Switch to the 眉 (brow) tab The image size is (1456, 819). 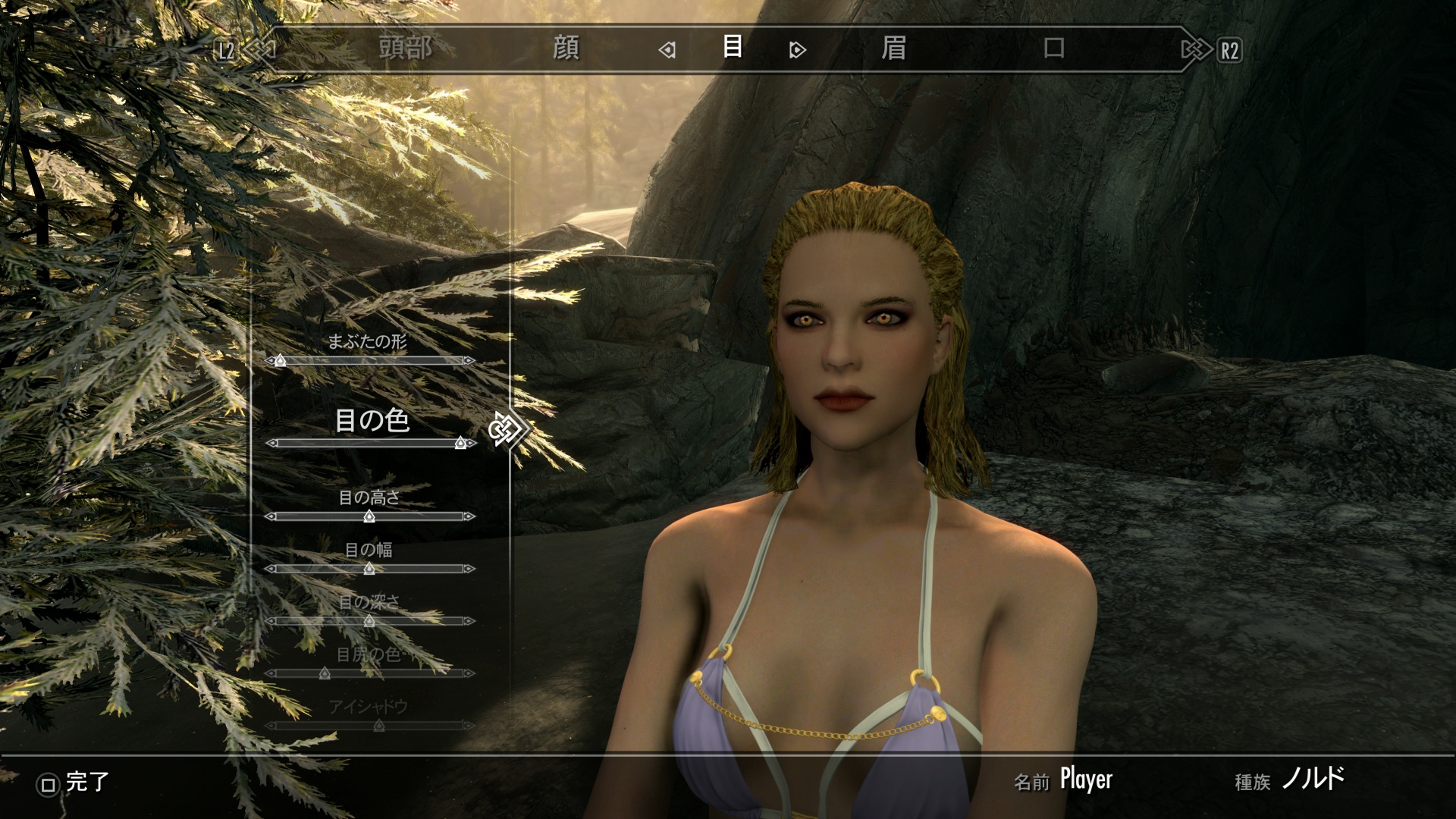[x=893, y=49]
